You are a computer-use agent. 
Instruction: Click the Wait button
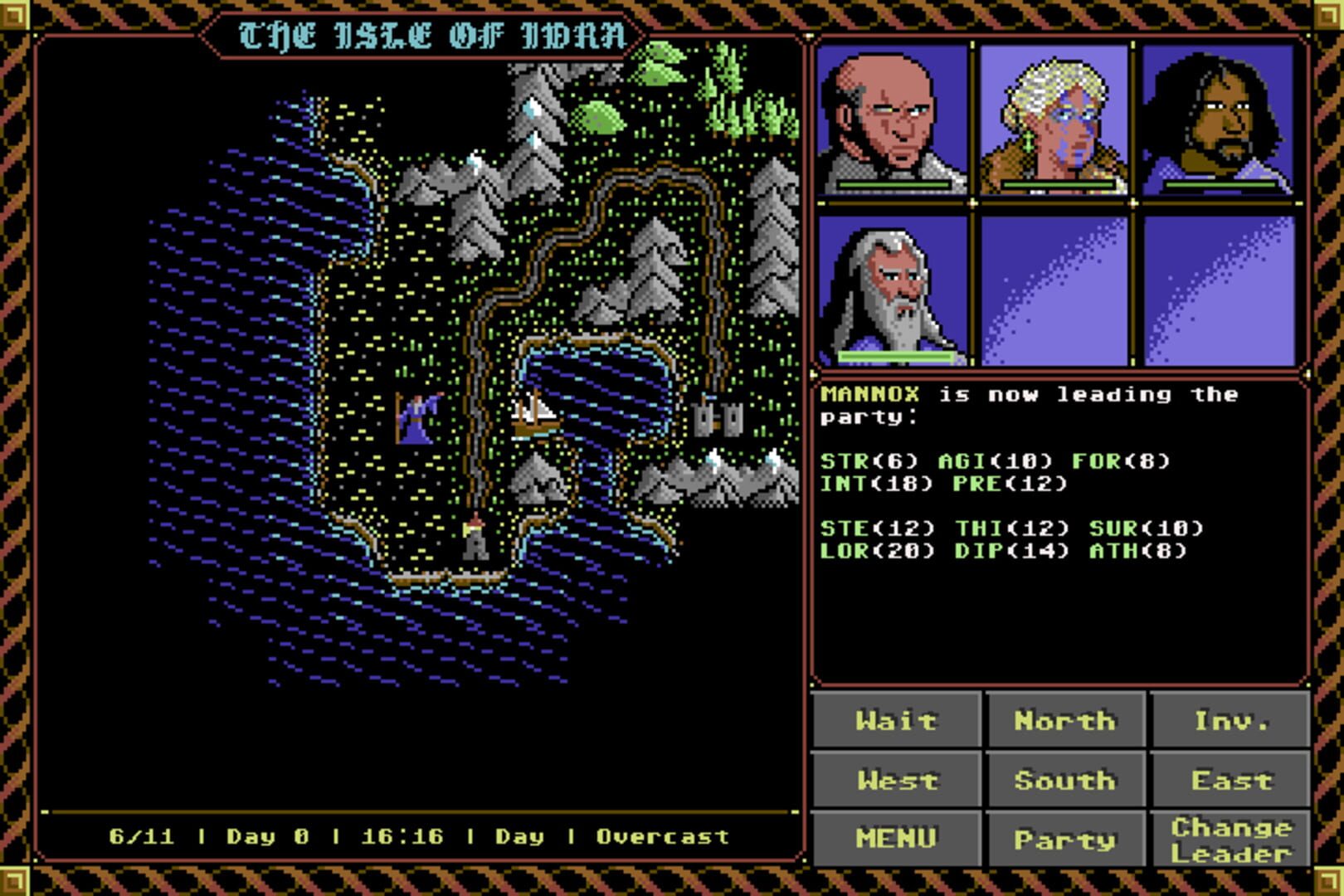pos(896,721)
